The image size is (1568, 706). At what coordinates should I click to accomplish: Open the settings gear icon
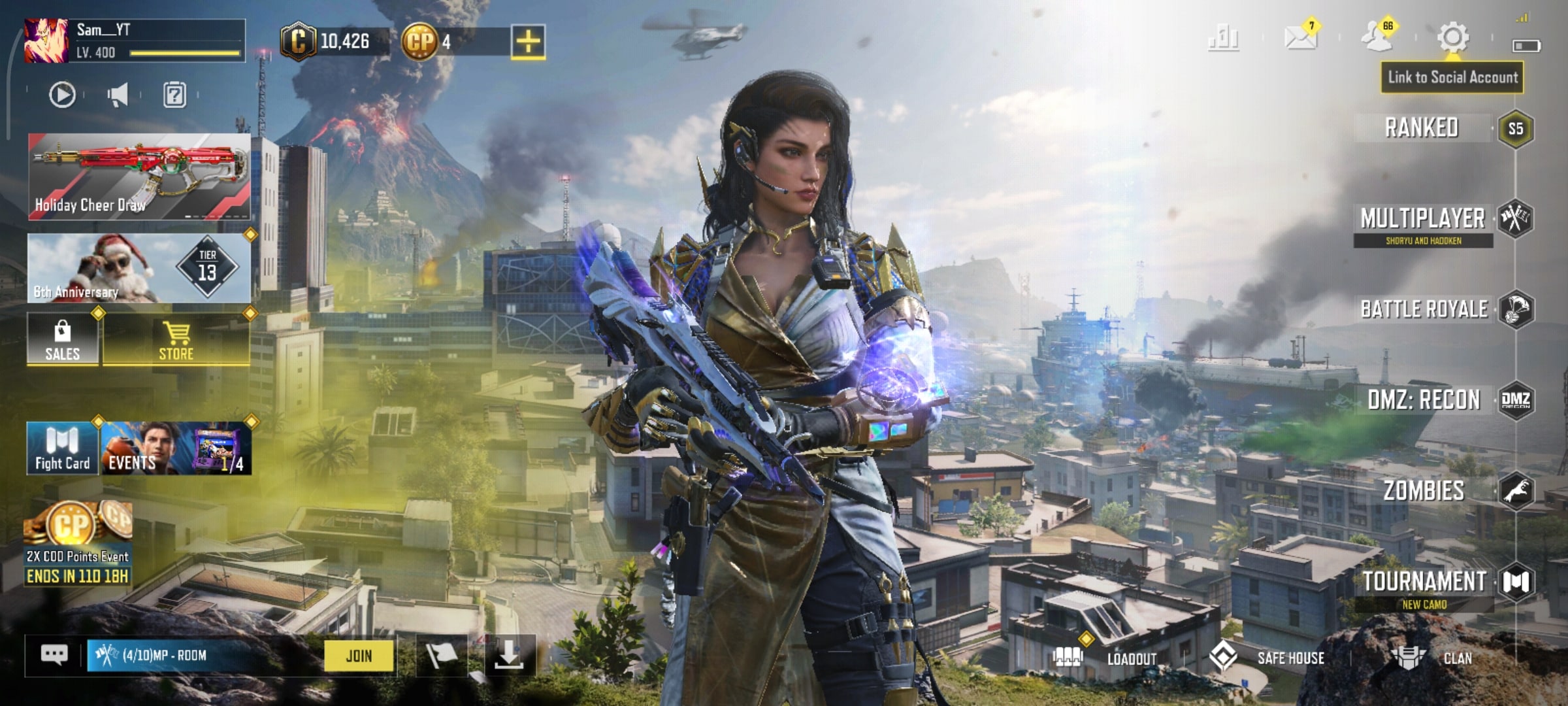1452,37
